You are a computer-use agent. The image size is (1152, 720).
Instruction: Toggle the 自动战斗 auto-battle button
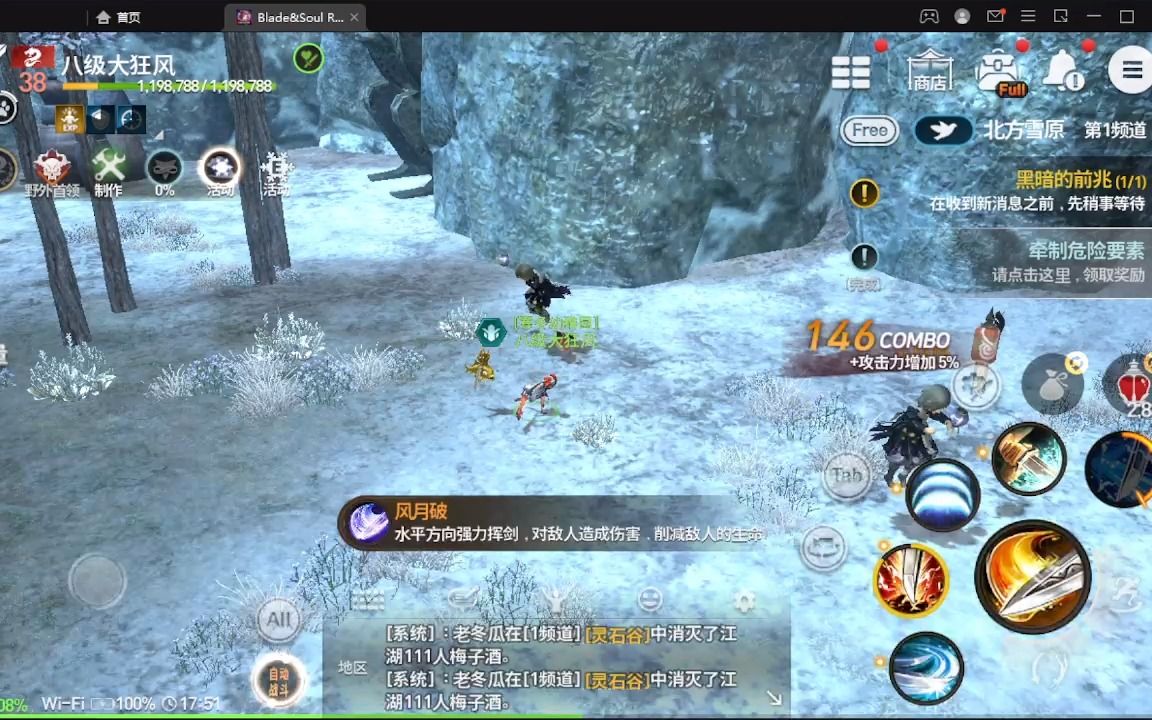click(x=279, y=680)
